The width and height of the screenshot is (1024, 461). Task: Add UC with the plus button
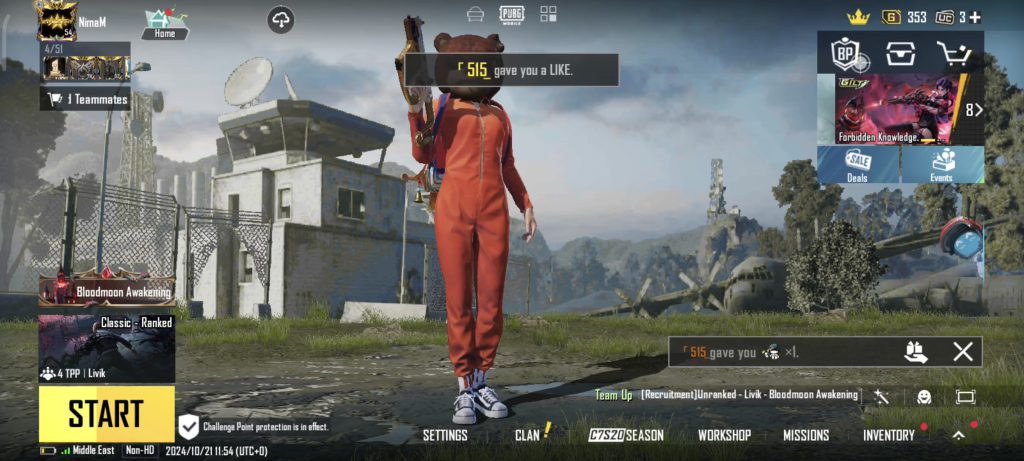point(975,17)
